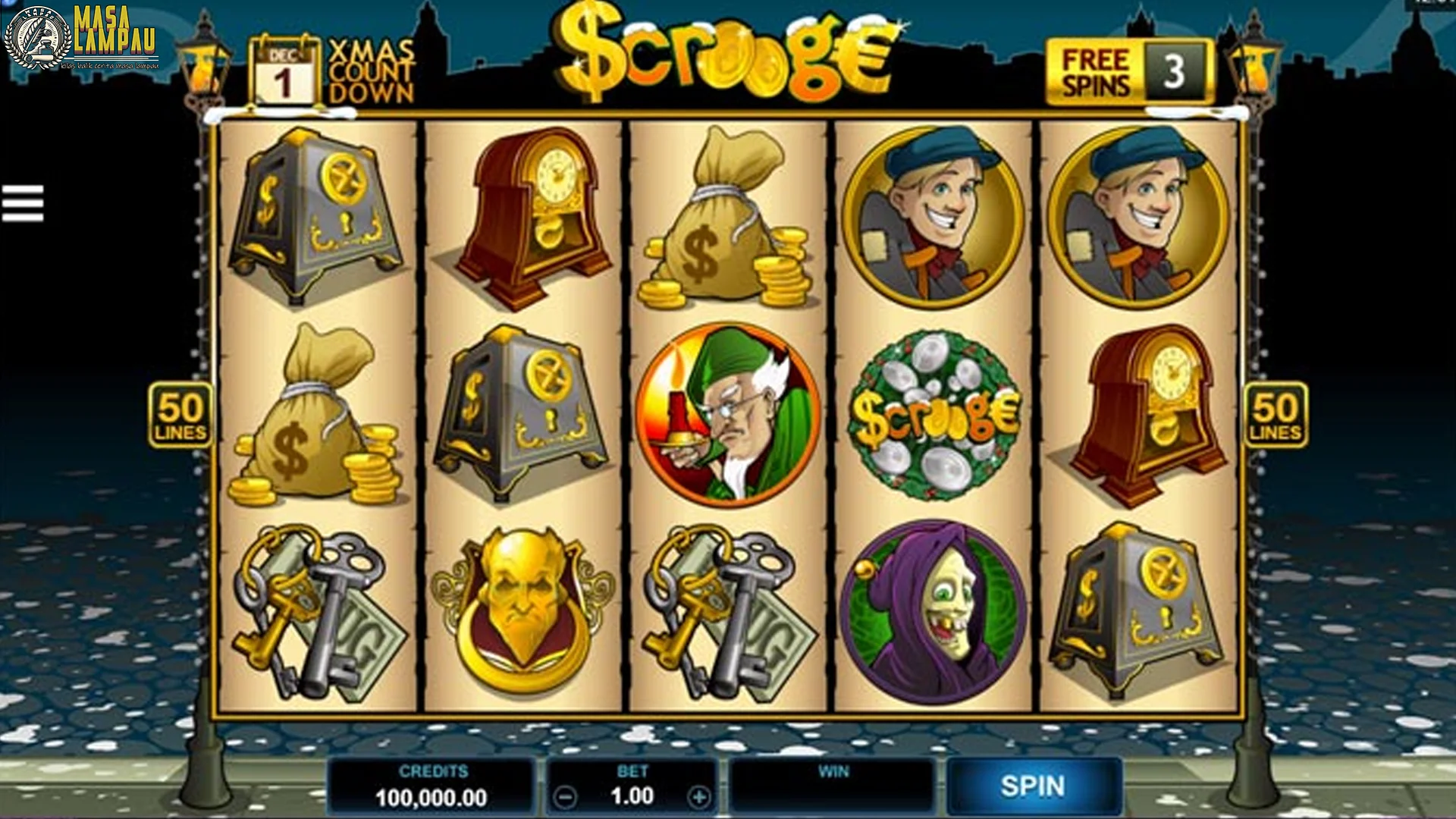Open the BET amount field
The width and height of the screenshot is (1456, 819).
pos(634,794)
